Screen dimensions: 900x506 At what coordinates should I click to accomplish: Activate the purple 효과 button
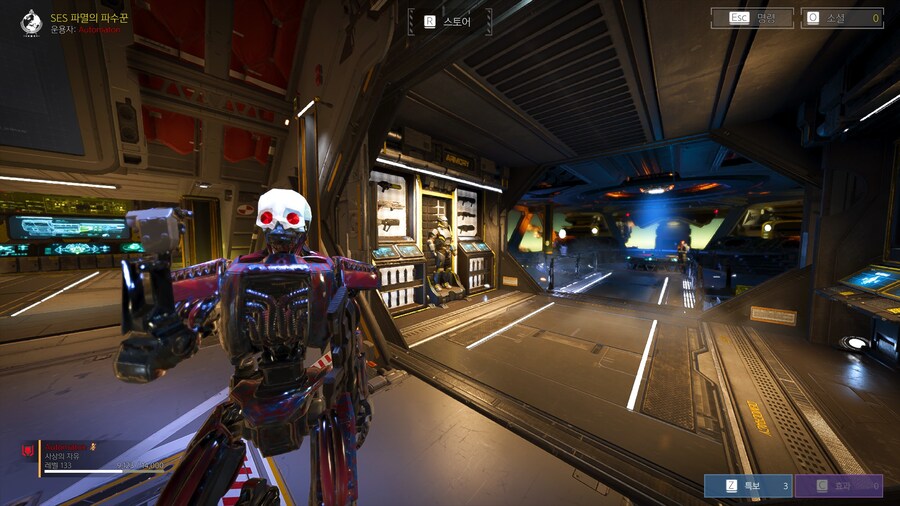(x=838, y=486)
